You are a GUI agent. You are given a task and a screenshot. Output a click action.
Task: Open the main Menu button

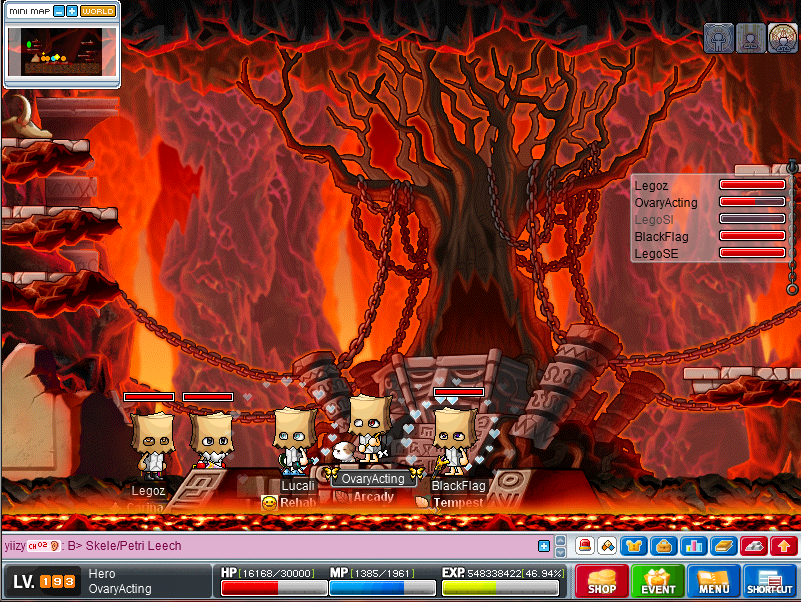(714, 581)
